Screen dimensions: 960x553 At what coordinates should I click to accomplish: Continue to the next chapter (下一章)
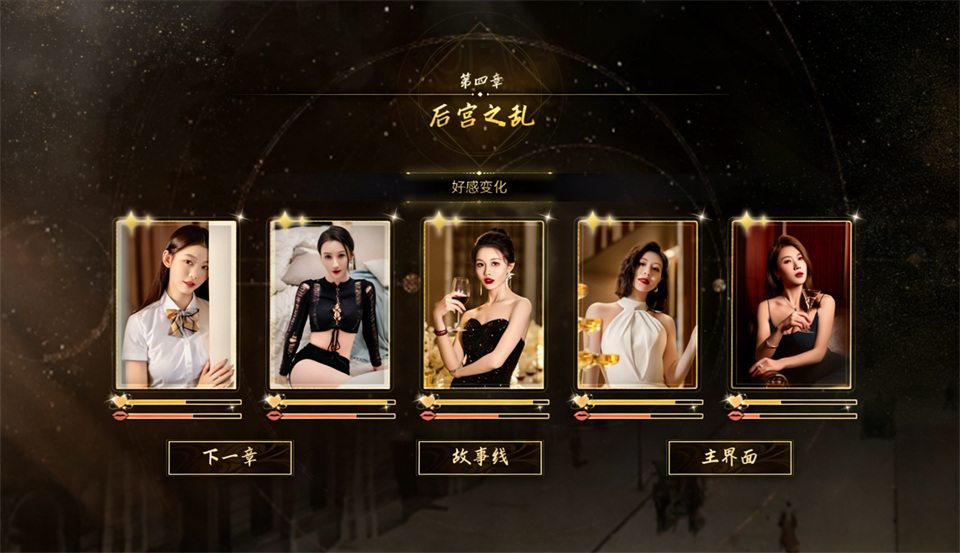[x=230, y=458]
